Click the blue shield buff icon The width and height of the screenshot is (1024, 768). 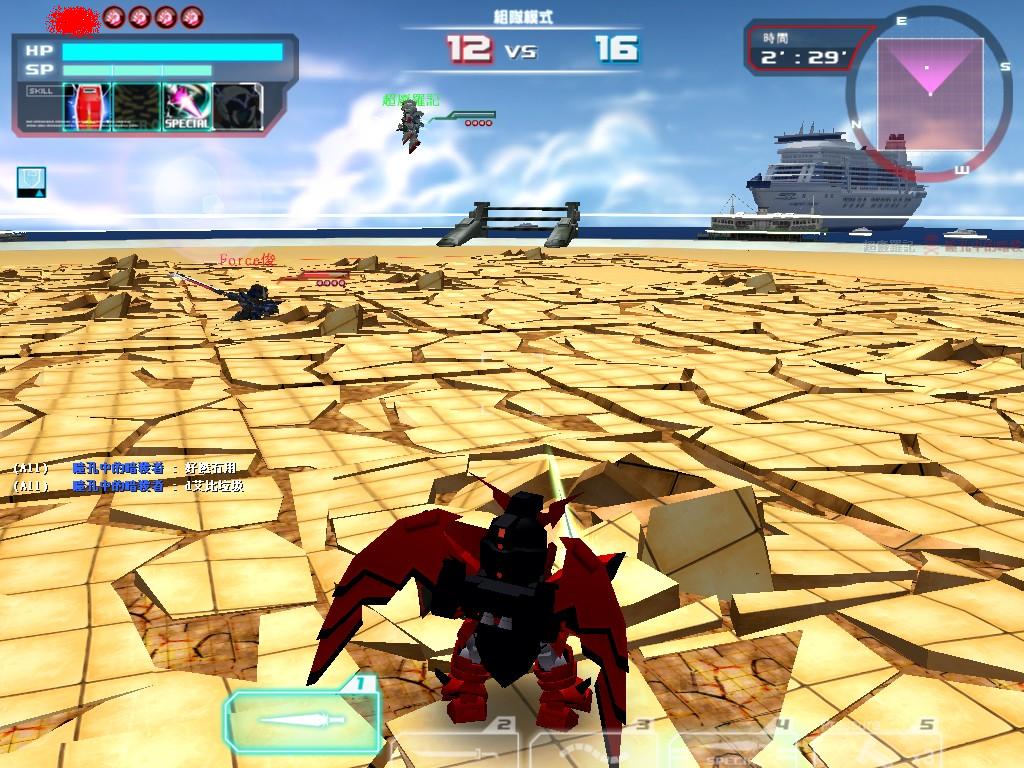click(x=31, y=182)
